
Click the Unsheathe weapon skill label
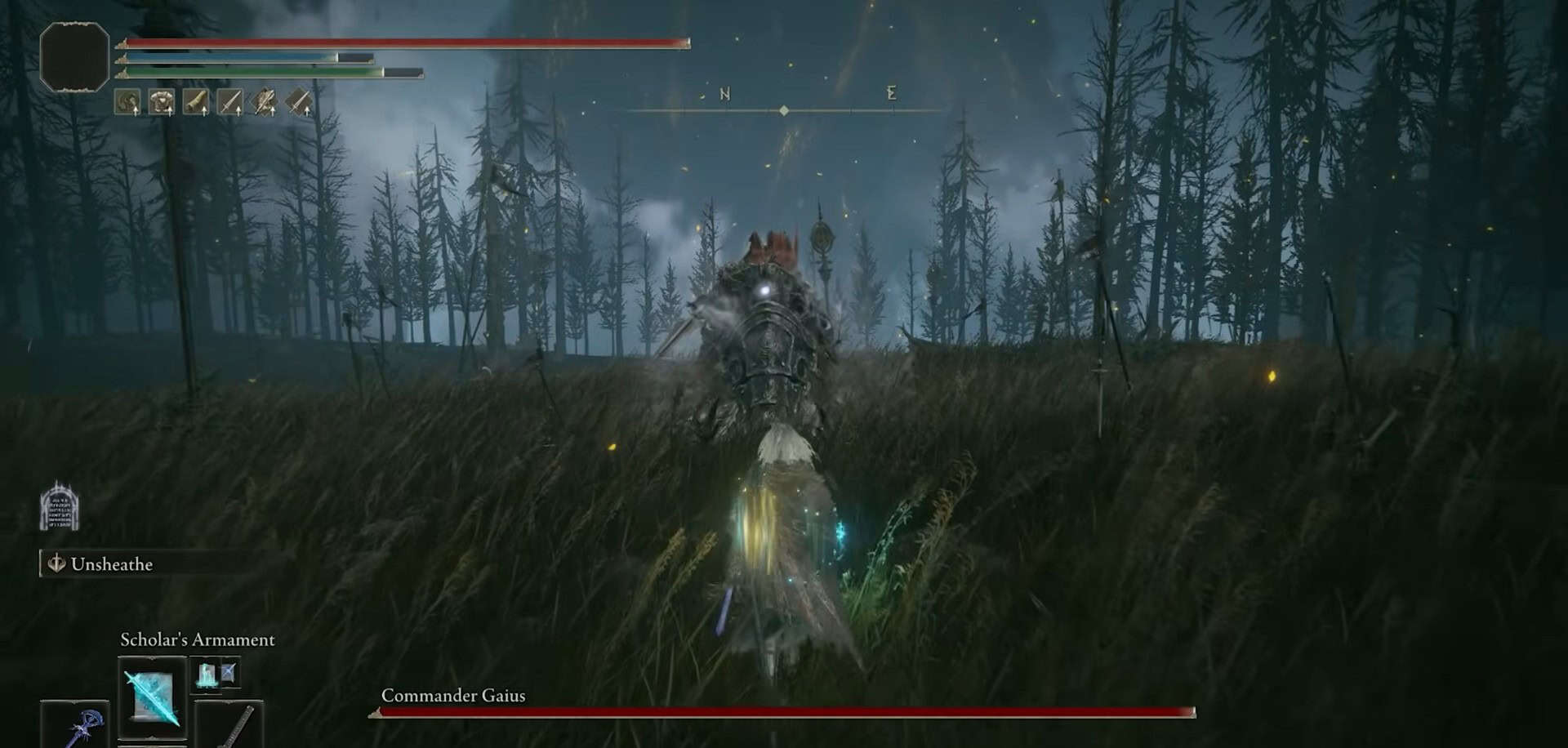click(111, 564)
